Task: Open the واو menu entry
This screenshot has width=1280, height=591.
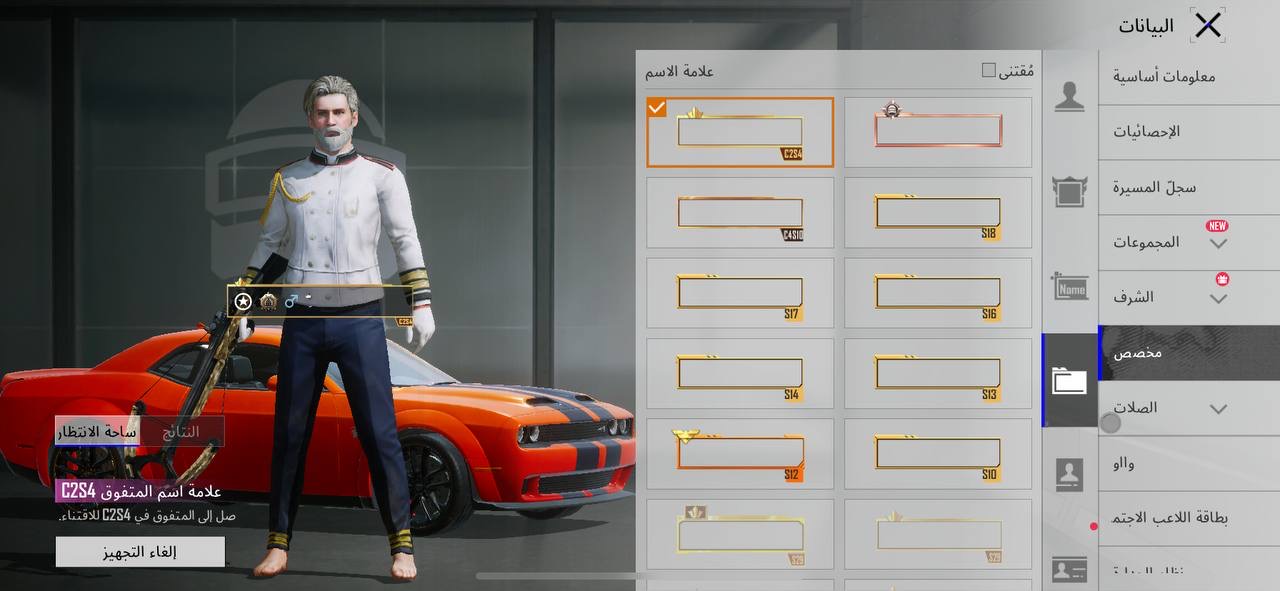Action: click(1123, 463)
